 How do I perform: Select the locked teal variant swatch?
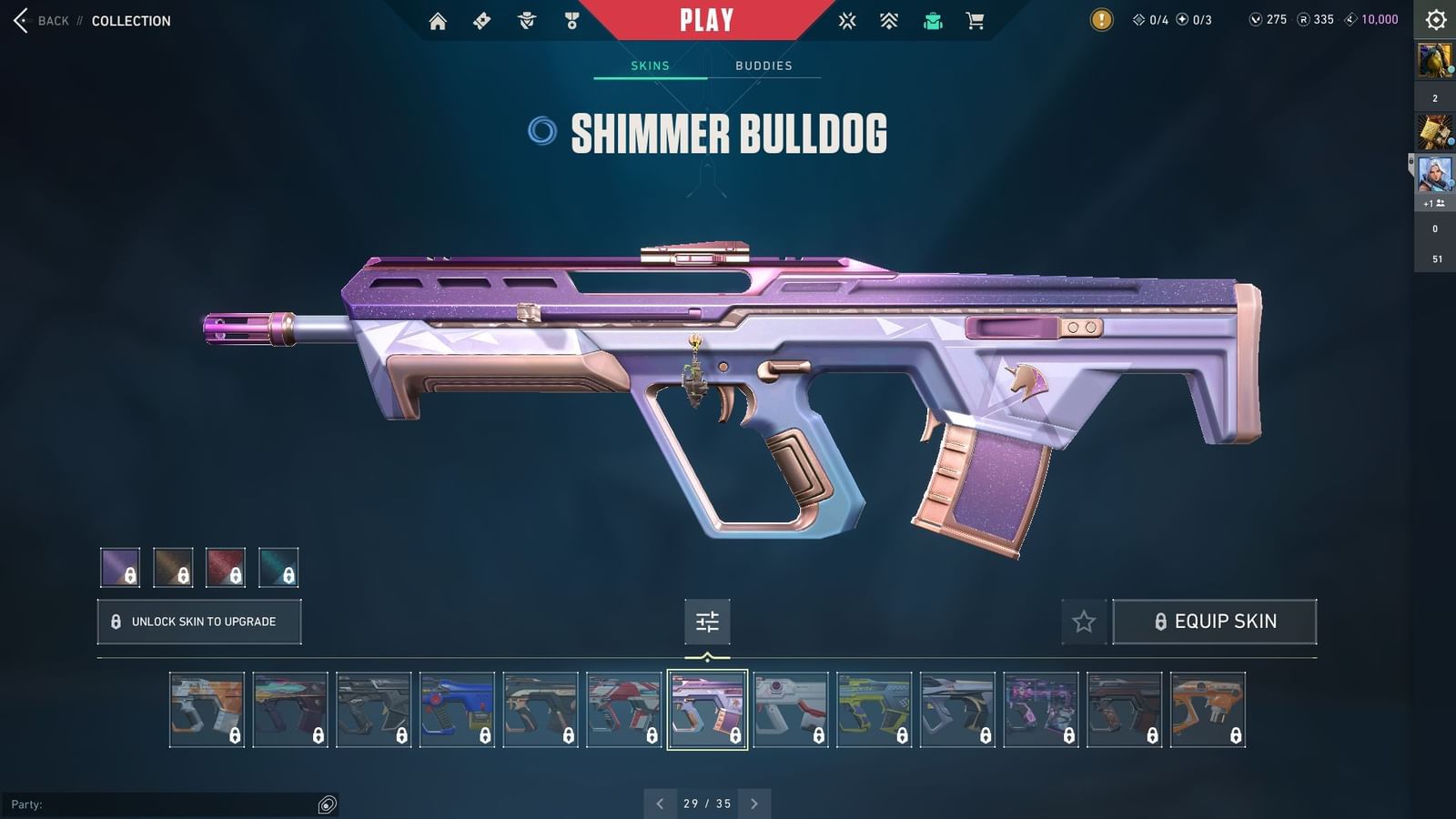tap(279, 568)
